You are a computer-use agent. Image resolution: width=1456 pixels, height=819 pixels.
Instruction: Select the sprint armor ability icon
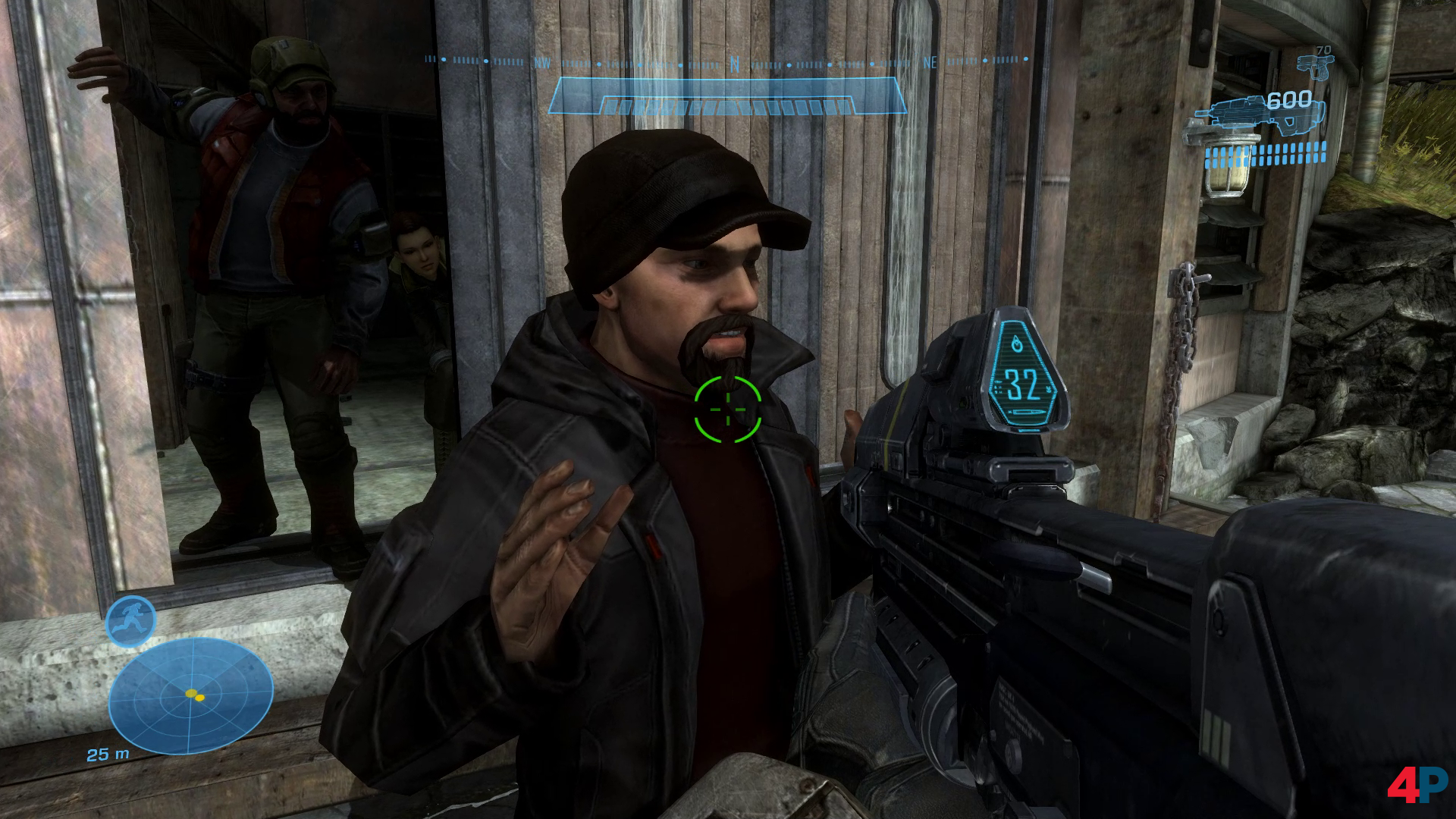click(130, 620)
